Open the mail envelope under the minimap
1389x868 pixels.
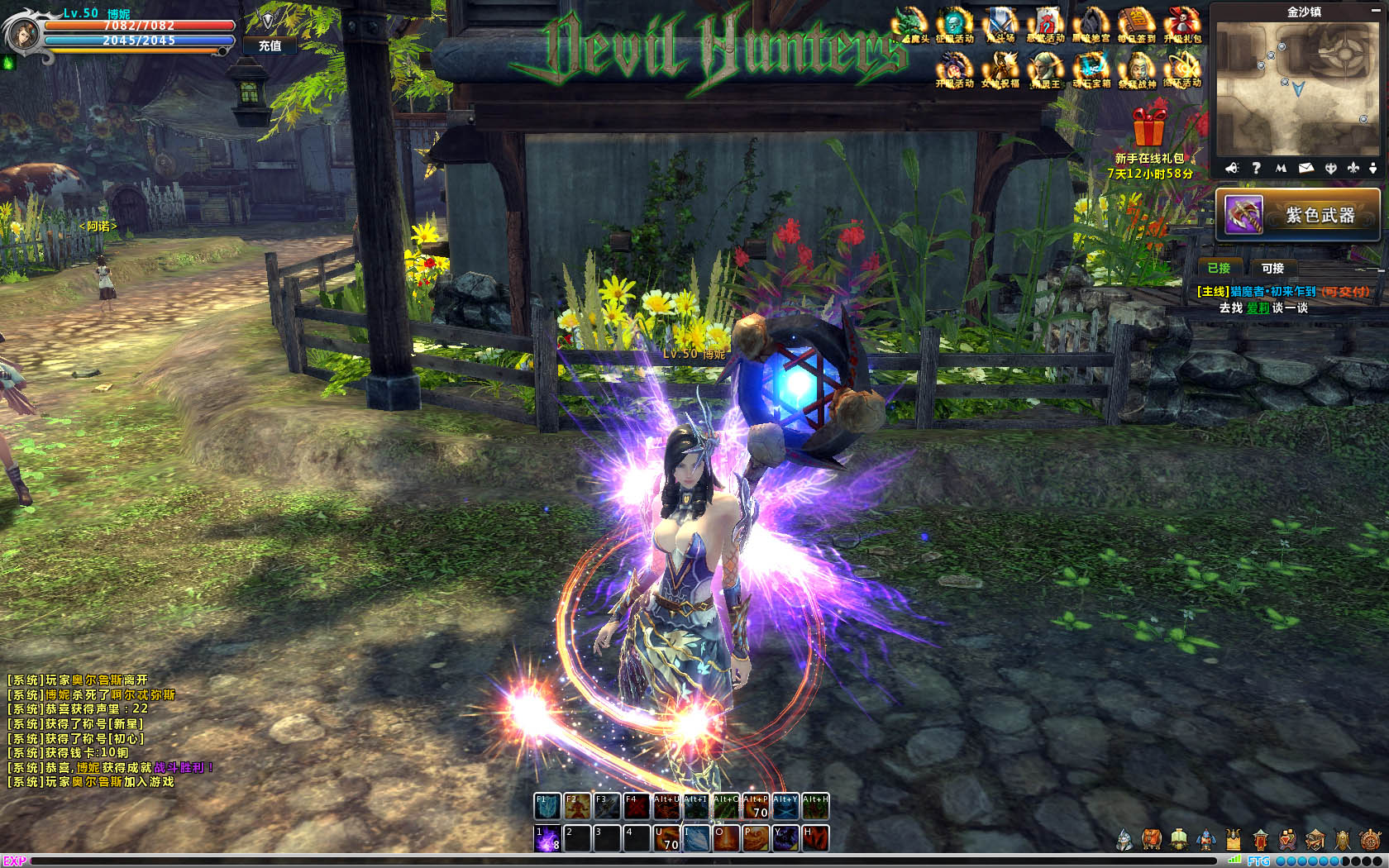tap(1306, 168)
